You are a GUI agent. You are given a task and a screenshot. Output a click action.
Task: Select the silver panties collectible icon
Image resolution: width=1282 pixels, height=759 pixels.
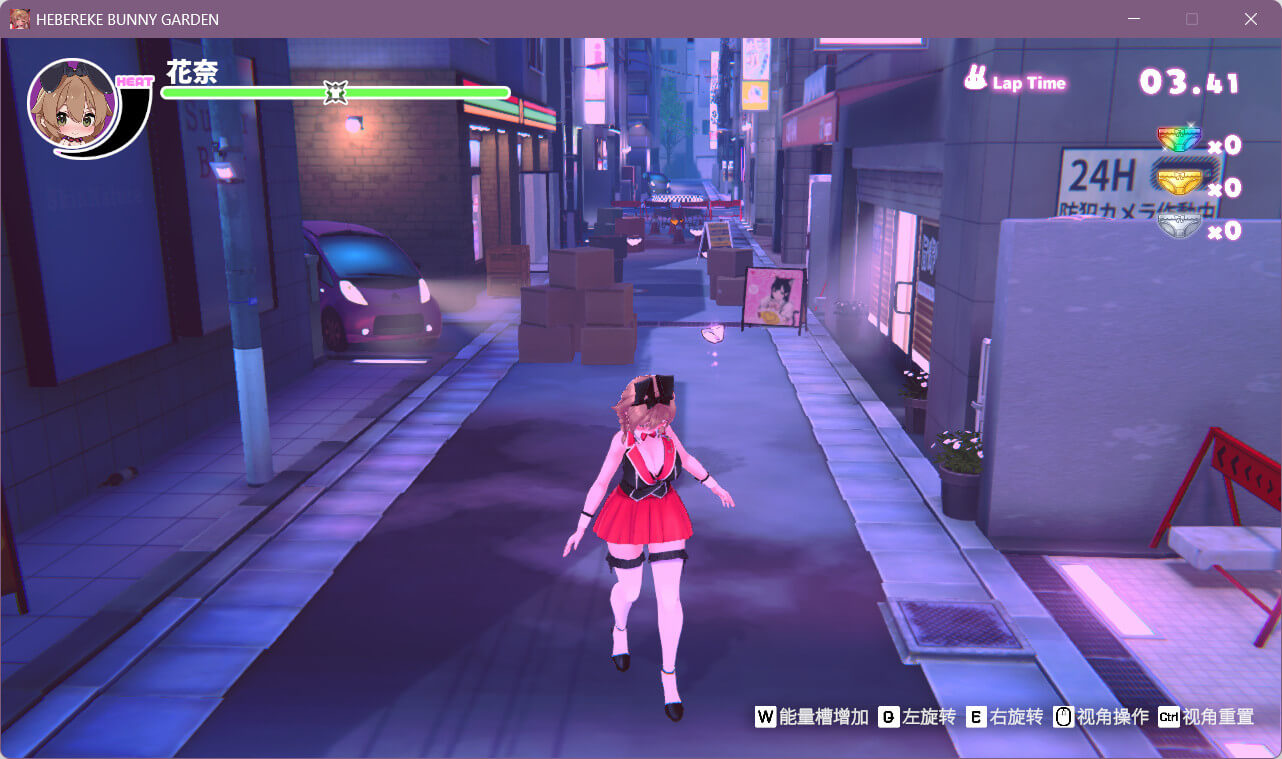tap(1178, 226)
